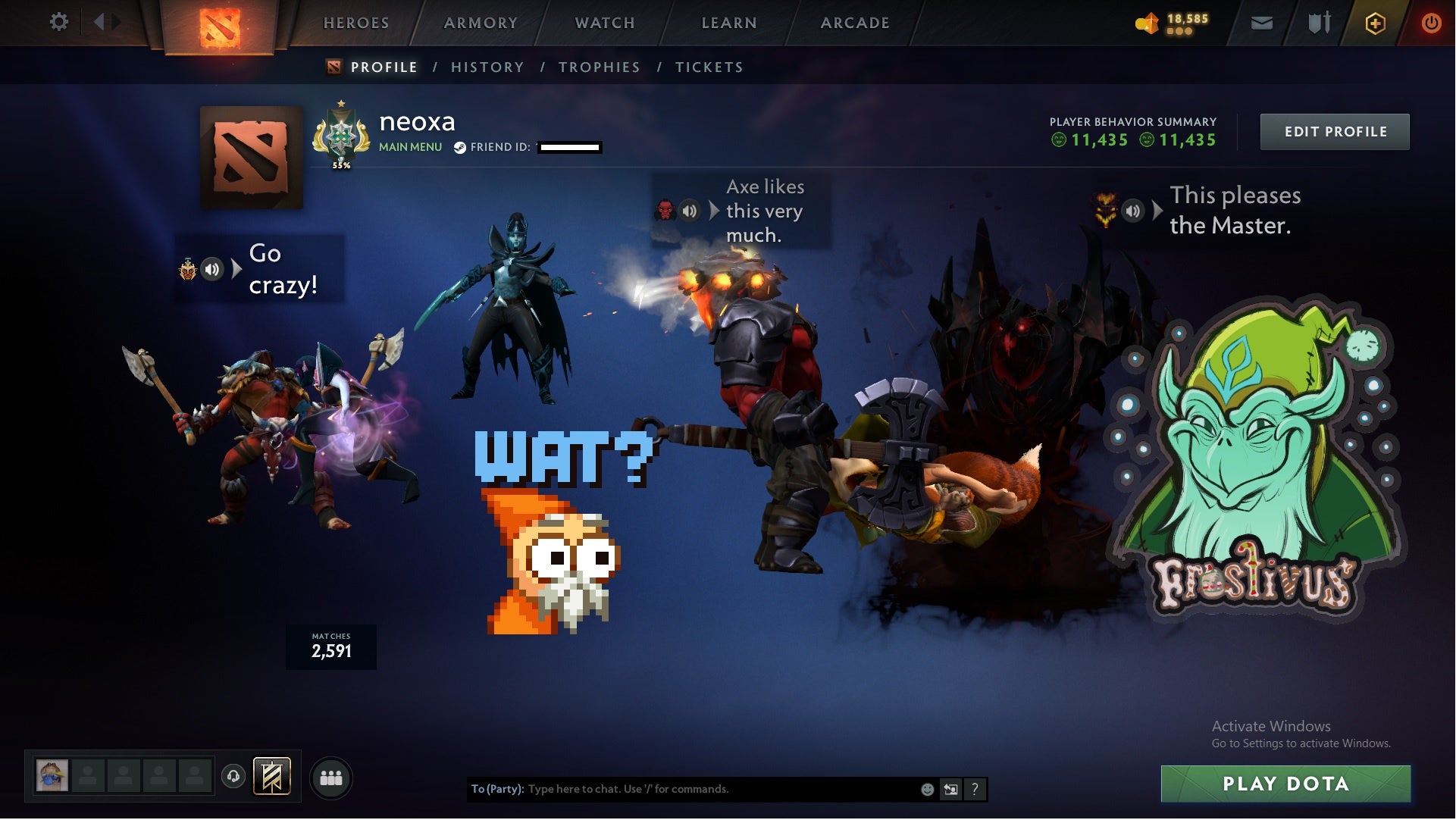This screenshot has width=1456, height=820.
Task: Open the emoticon picker in the chat bar
Action: (x=926, y=789)
